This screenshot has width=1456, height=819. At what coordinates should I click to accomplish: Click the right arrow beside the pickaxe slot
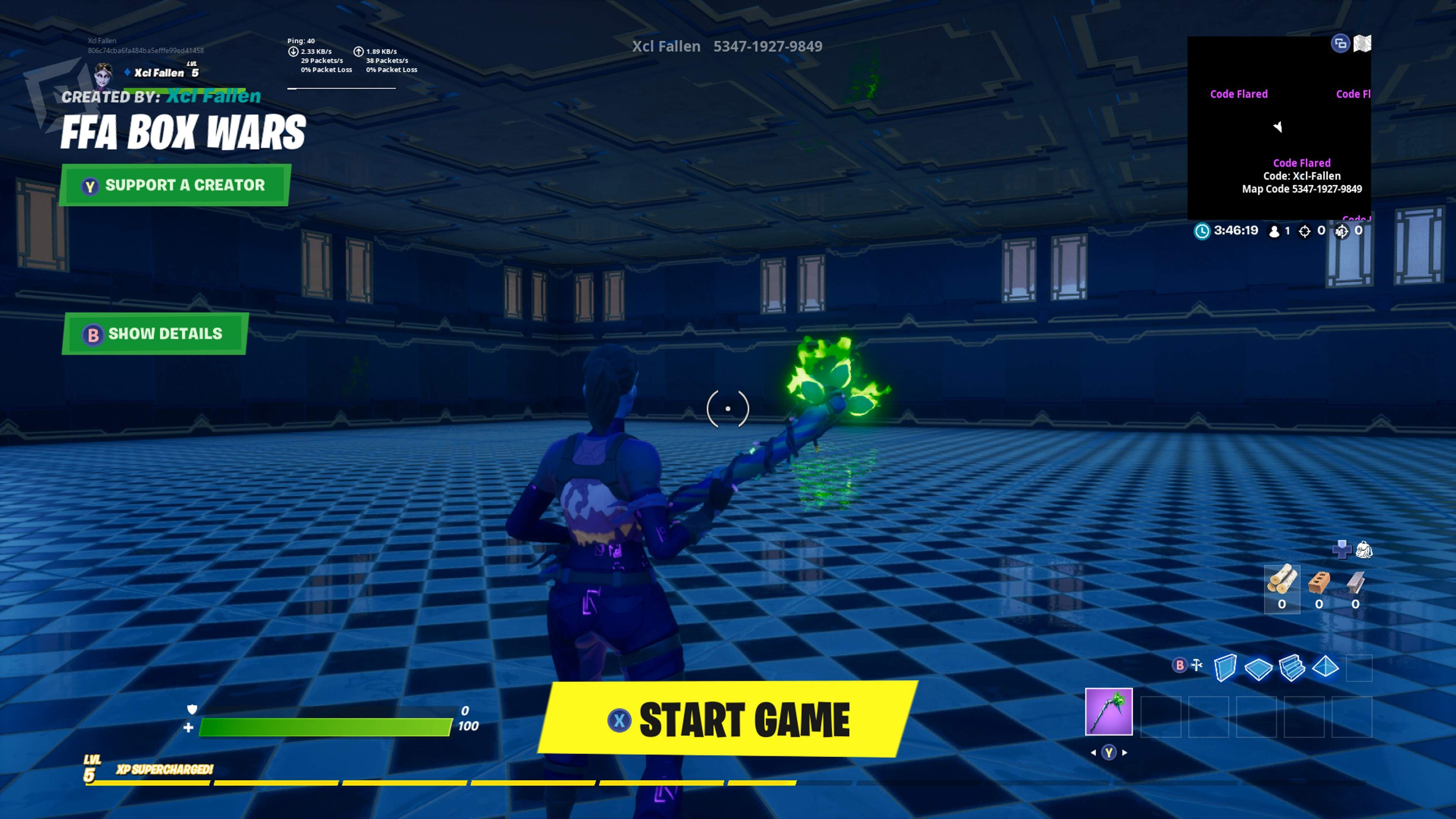coord(1125,752)
